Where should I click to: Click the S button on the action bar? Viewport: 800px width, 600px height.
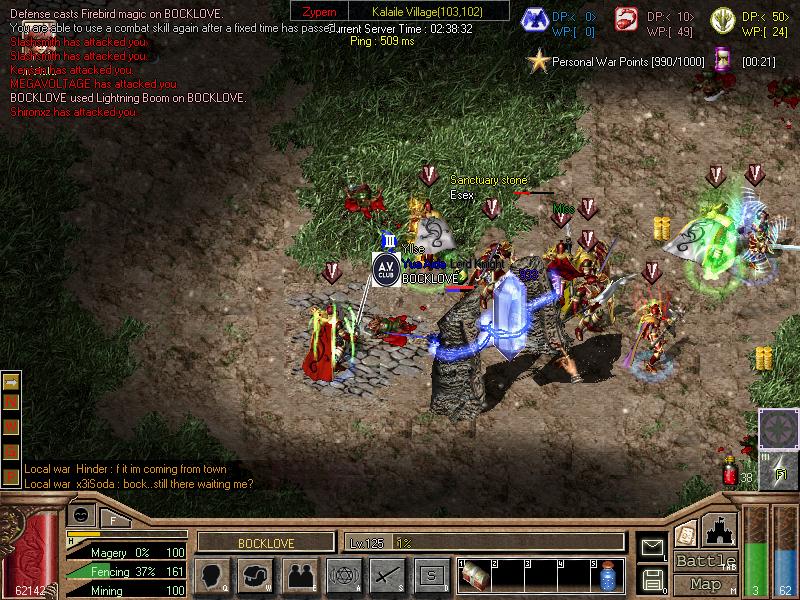431,575
